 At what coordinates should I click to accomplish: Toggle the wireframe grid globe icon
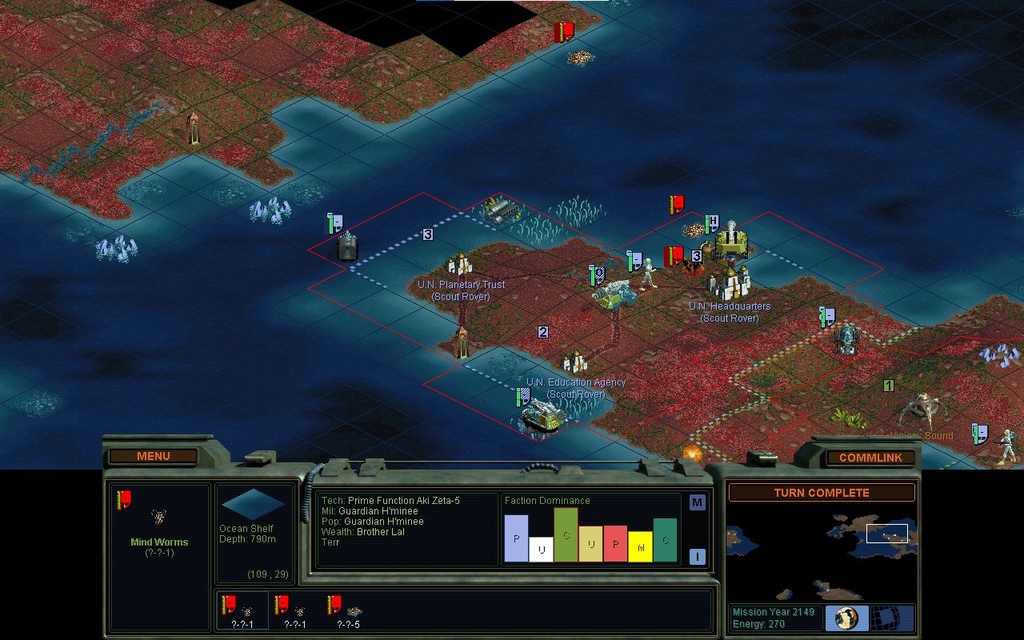coord(883,617)
